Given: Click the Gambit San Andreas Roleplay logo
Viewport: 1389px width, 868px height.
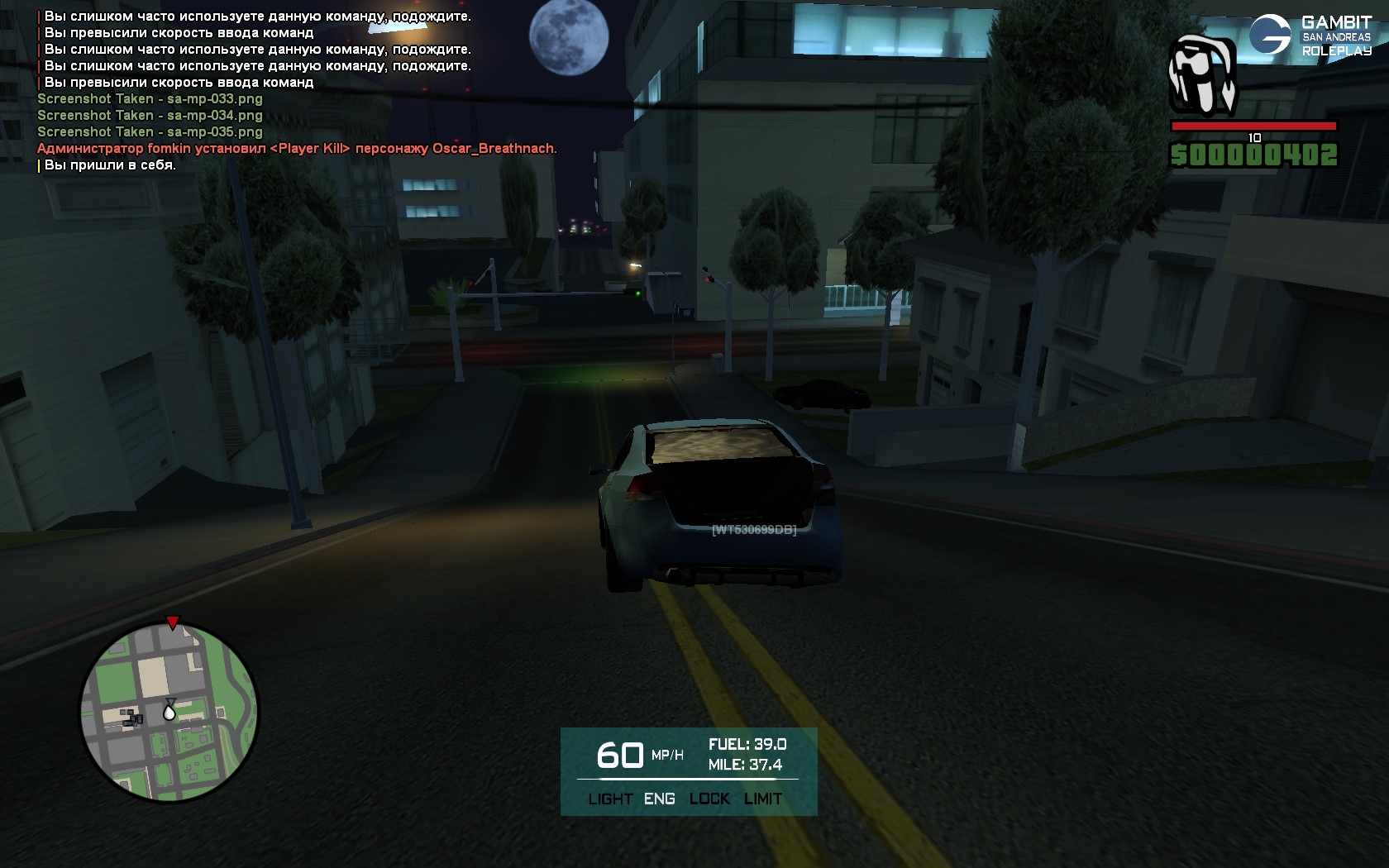Looking at the screenshot, I should click(1310, 36).
